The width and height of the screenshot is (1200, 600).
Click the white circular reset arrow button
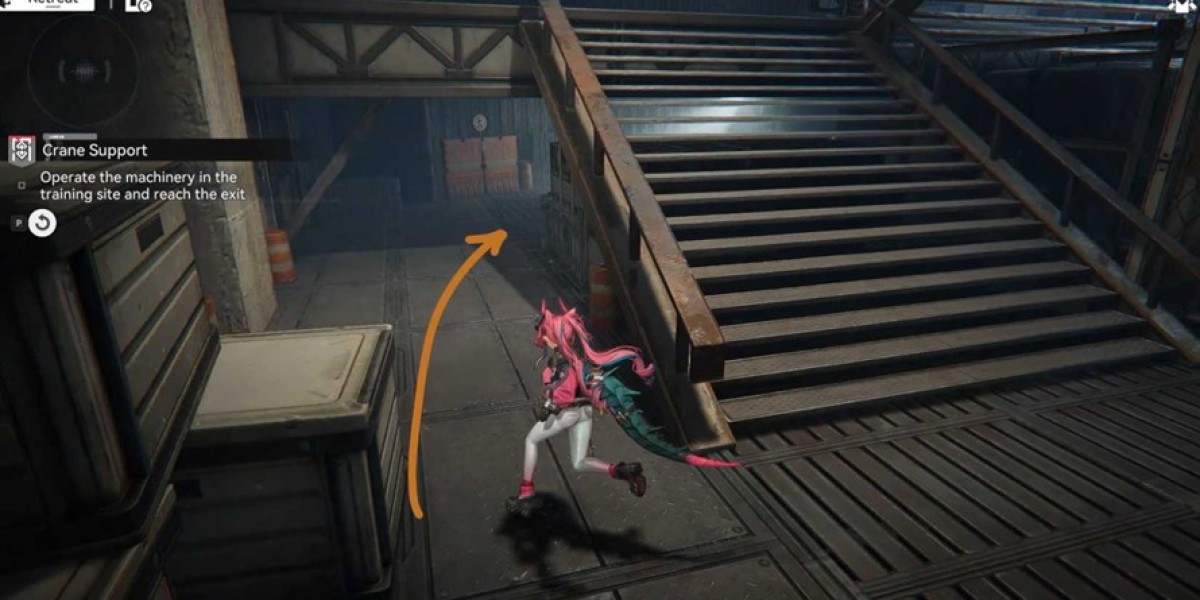[42, 223]
